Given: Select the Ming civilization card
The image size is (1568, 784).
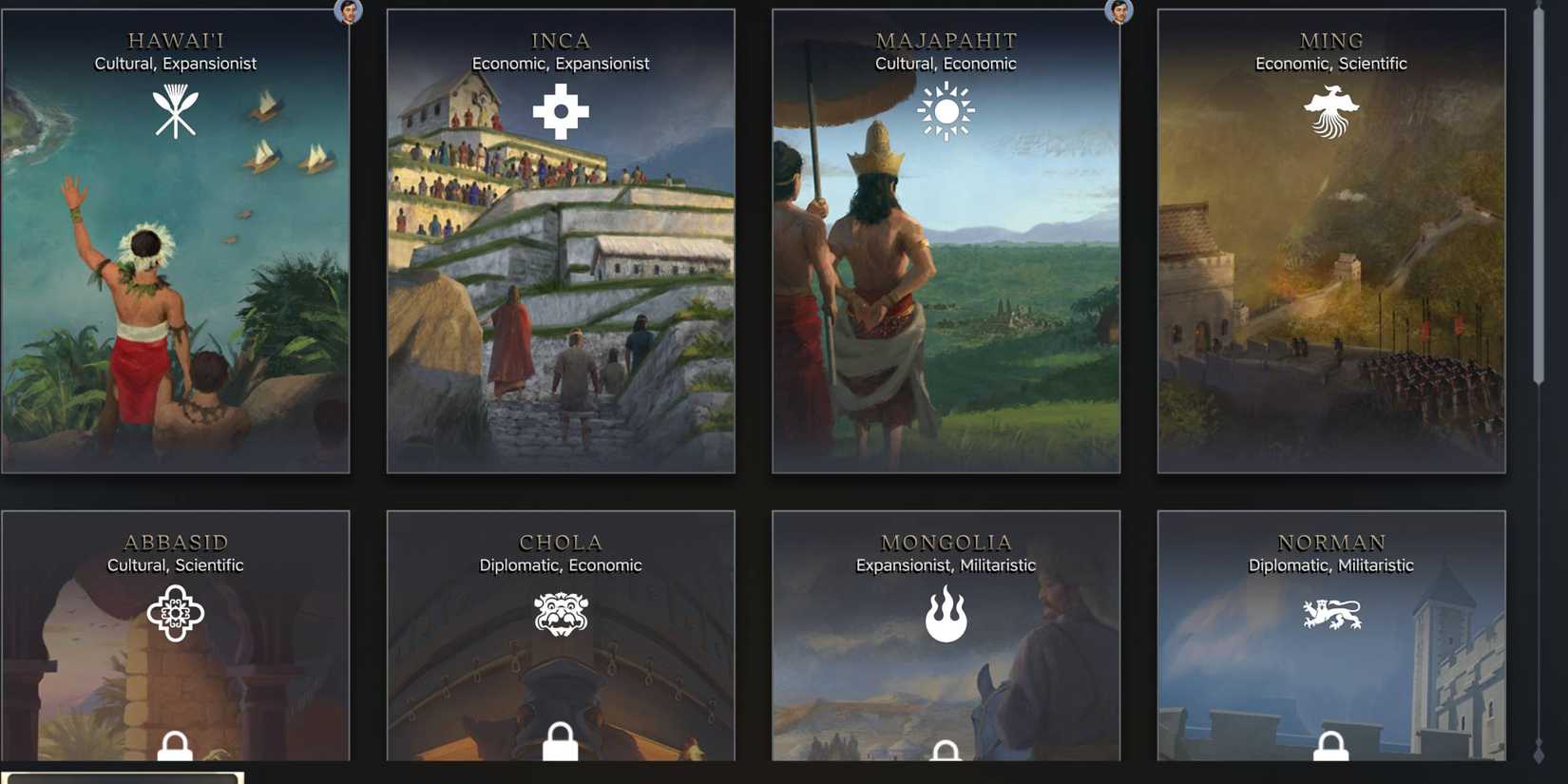Looking at the screenshot, I should click(x=1330, y=285).
